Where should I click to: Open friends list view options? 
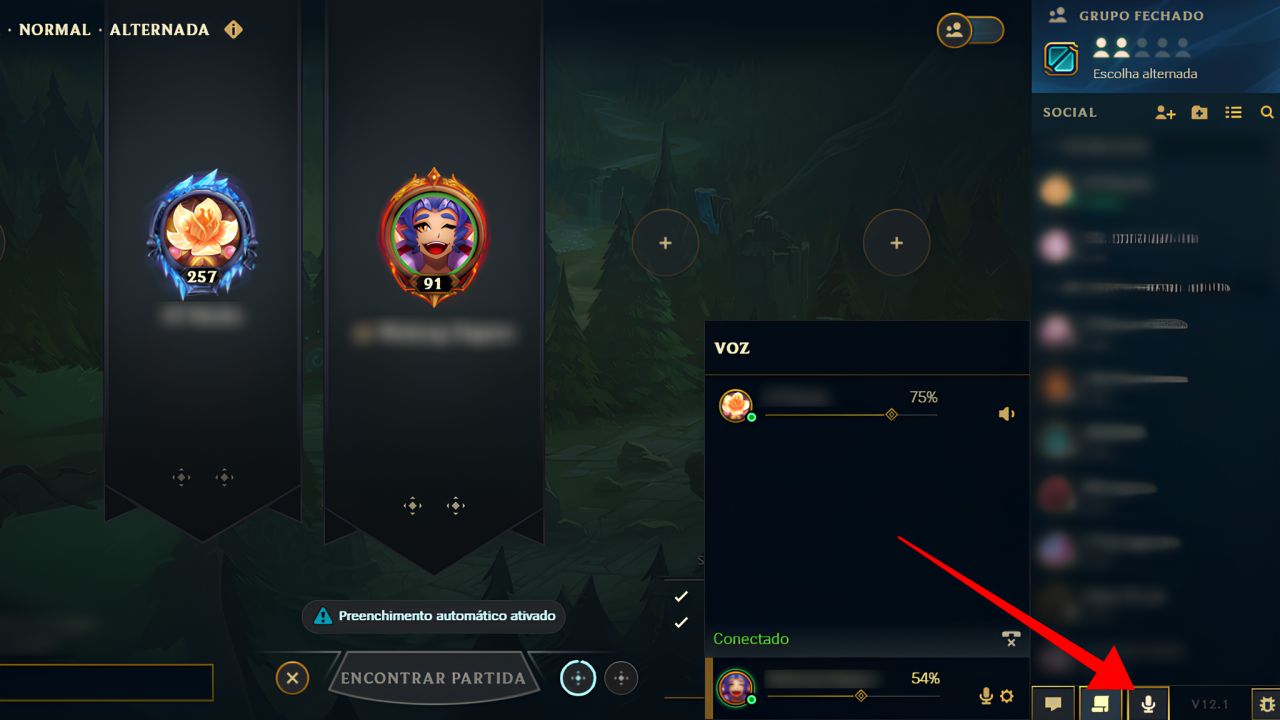pos(1233,112)
